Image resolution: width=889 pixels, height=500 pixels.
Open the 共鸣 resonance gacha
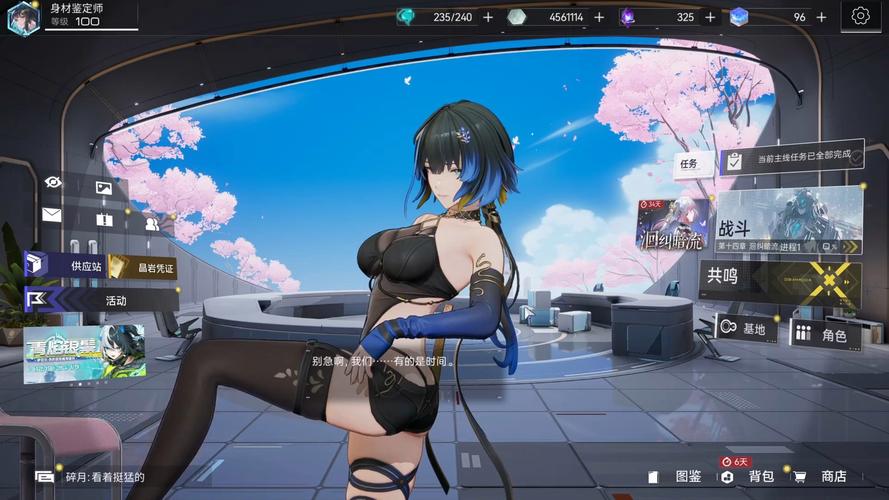[x=780, y=283]
